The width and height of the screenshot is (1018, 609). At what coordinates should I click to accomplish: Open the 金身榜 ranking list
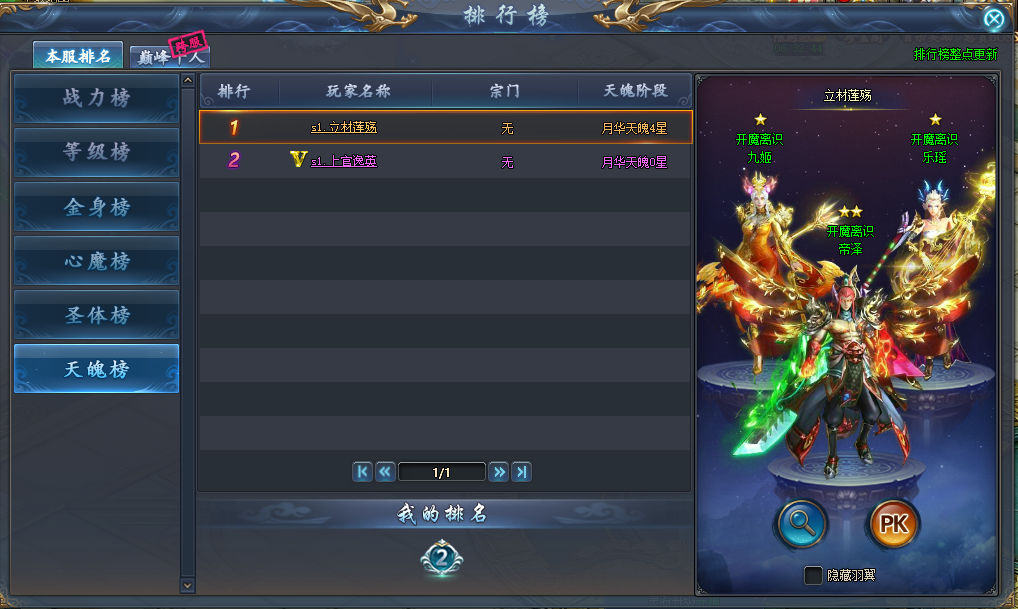point(97,207)
